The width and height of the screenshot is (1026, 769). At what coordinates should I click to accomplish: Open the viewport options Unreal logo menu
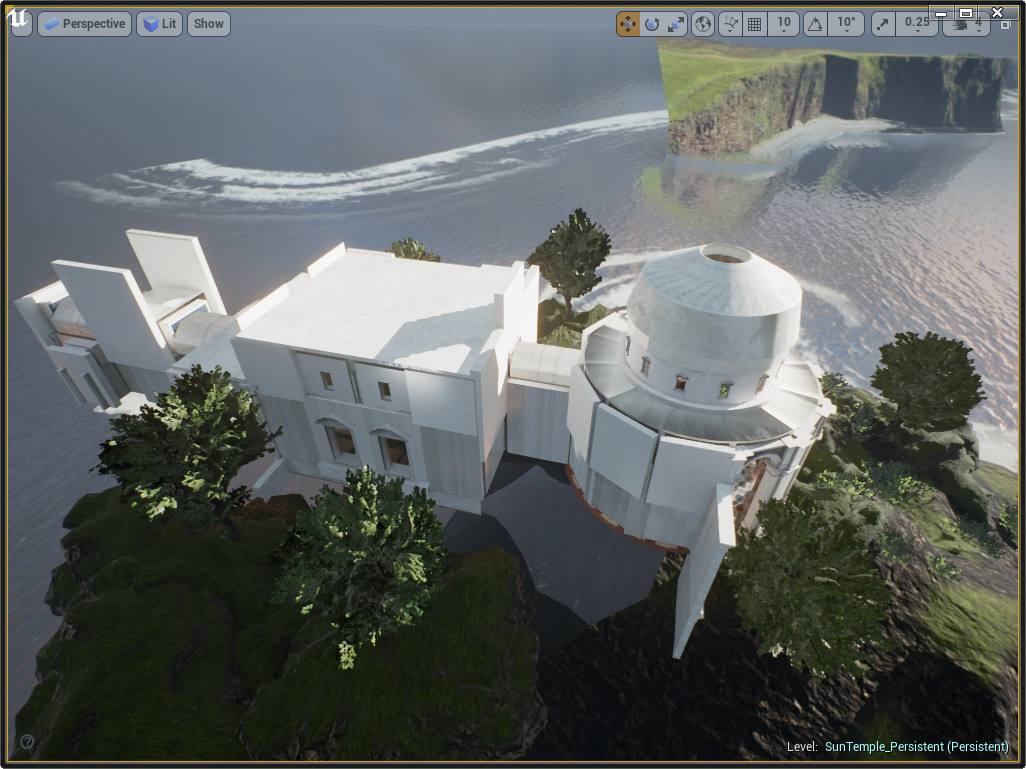(21, 24)
